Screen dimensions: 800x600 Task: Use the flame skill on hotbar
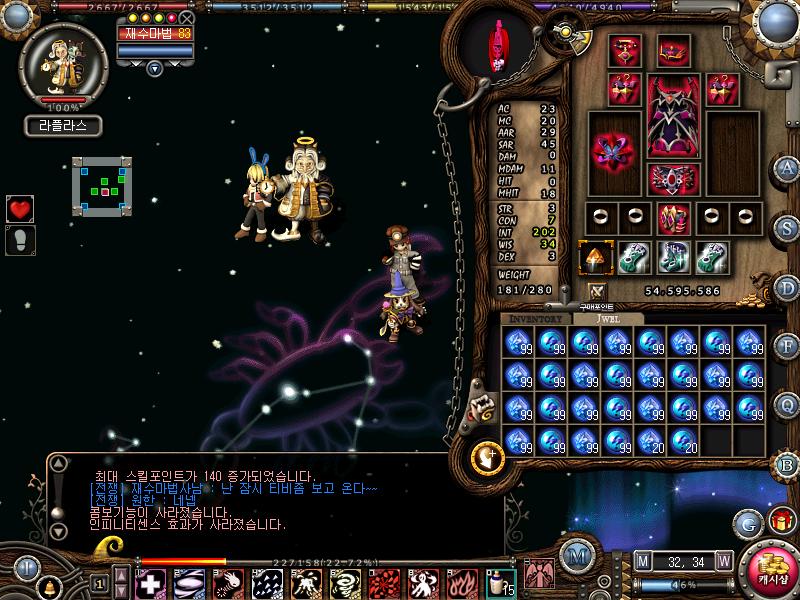point(459,583)
